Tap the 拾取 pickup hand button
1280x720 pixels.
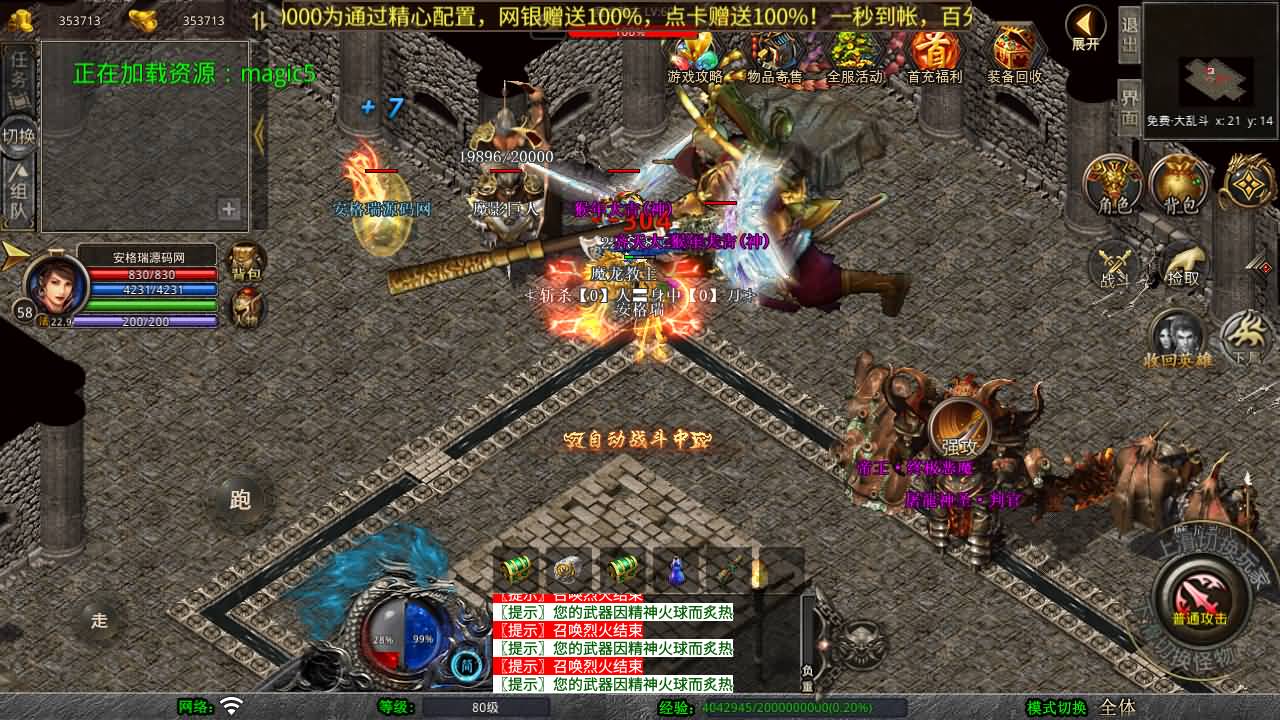click(1182, 265)
